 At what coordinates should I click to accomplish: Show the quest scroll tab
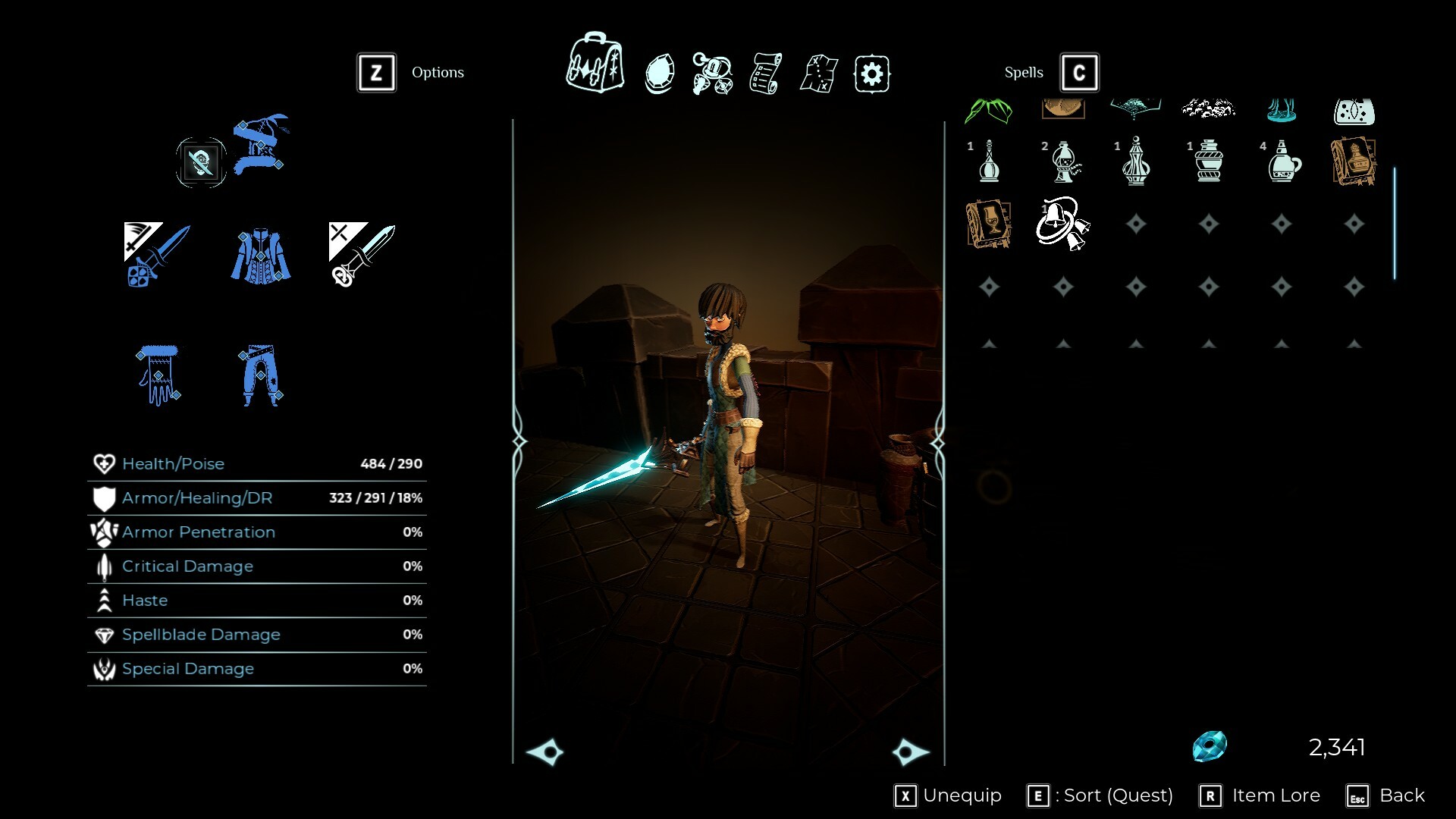click(765, 74)
